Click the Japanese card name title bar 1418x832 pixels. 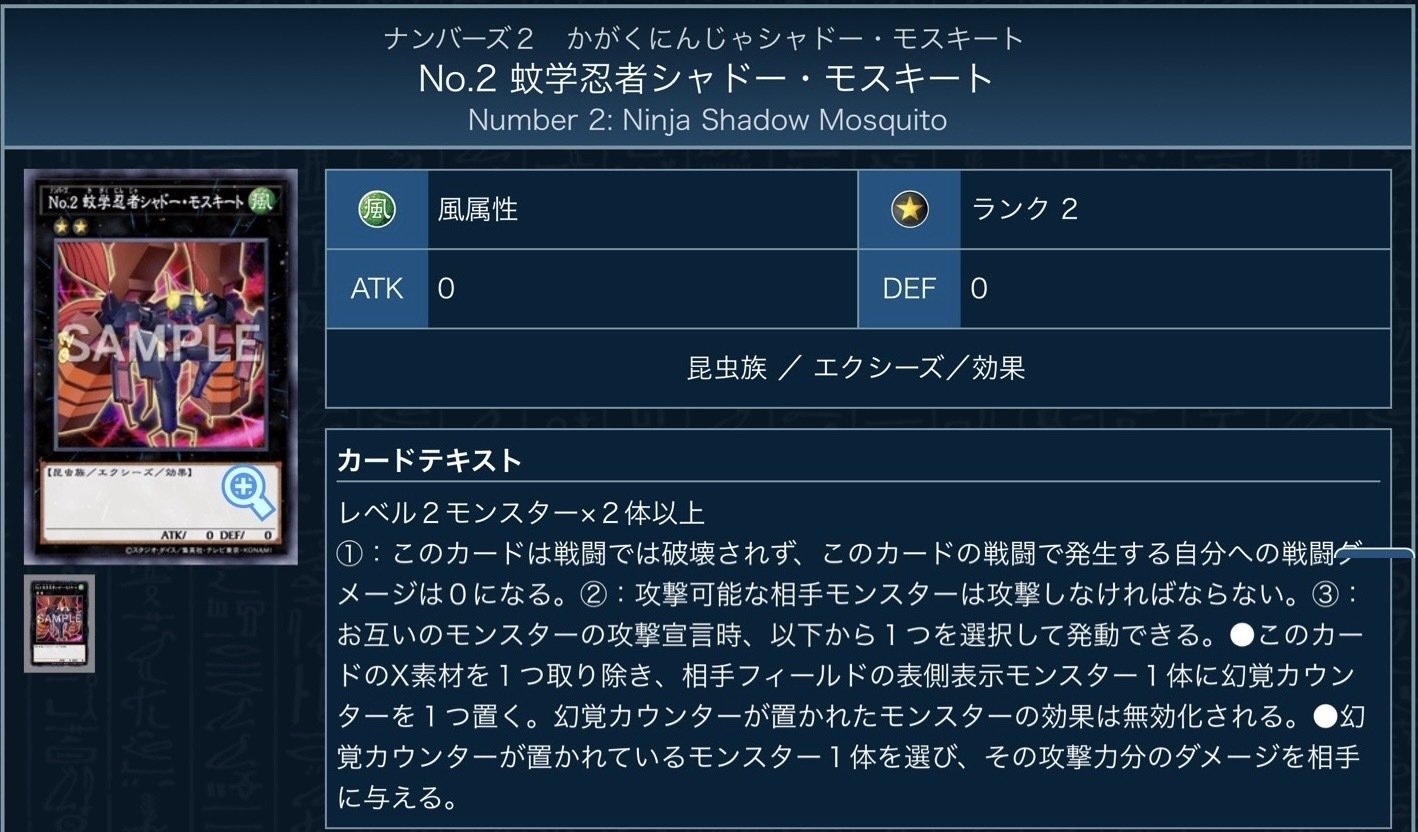pos(708,79)
